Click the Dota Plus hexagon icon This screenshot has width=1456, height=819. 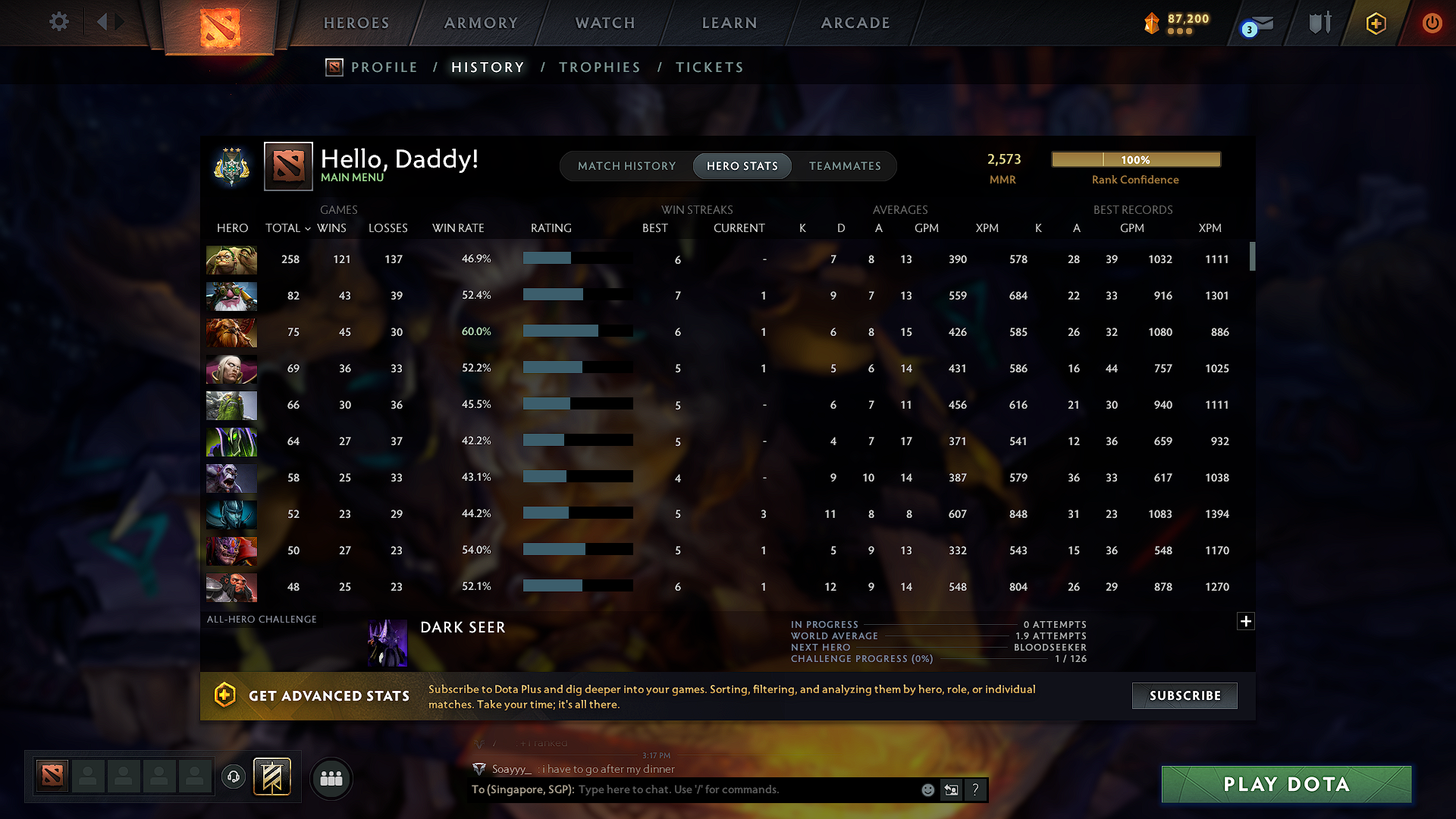tap(1375, 24)
